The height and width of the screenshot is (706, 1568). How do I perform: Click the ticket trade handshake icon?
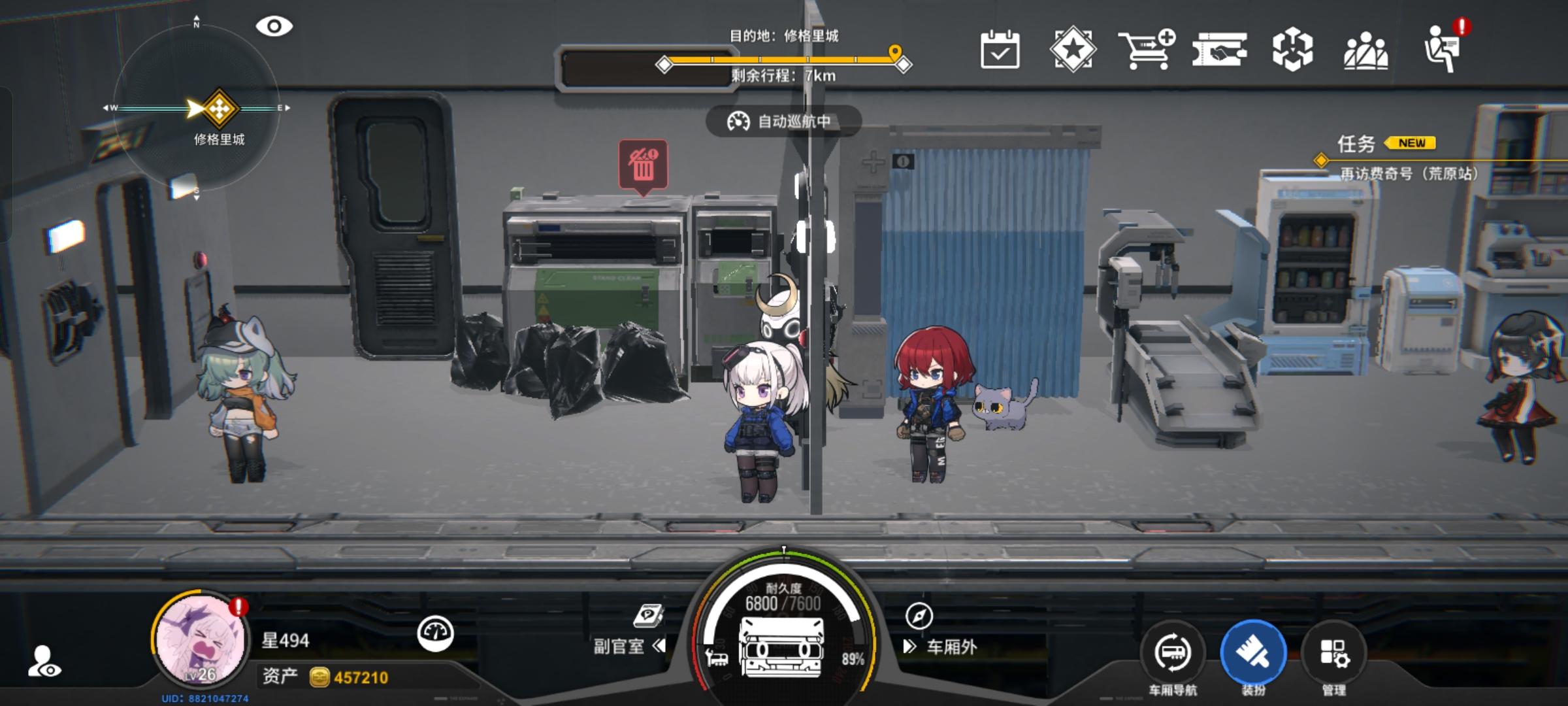[x=1220, y=51]
